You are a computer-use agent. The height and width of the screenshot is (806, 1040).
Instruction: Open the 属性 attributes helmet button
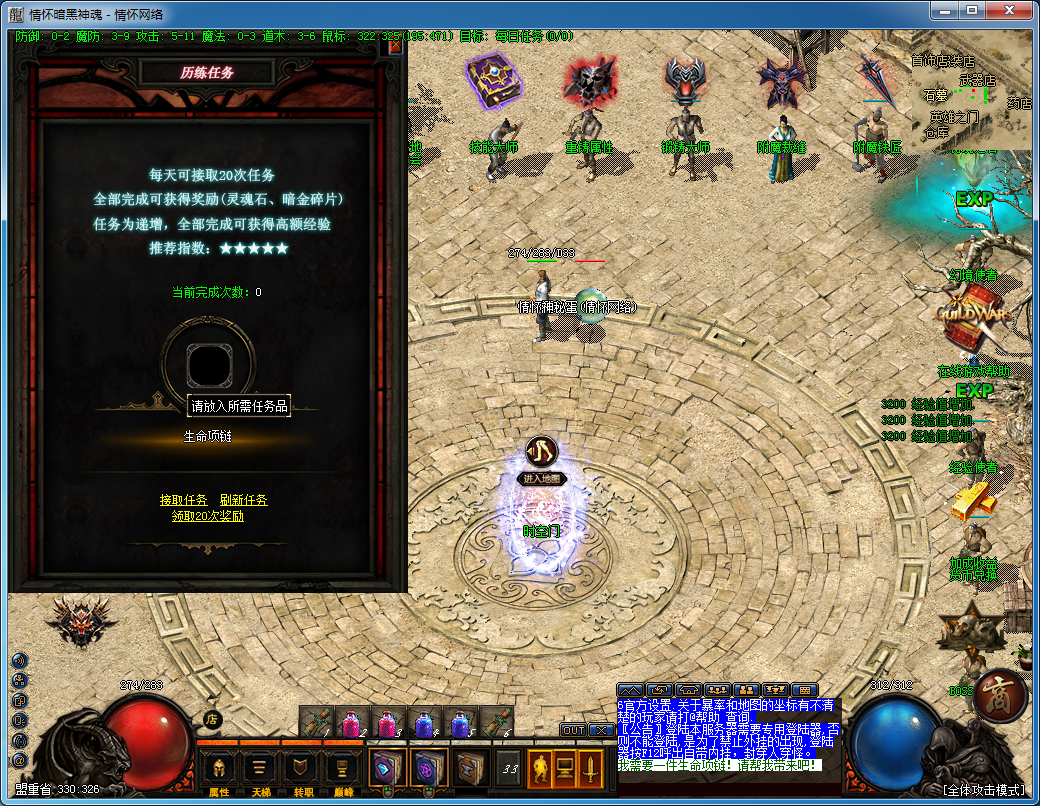219,768
